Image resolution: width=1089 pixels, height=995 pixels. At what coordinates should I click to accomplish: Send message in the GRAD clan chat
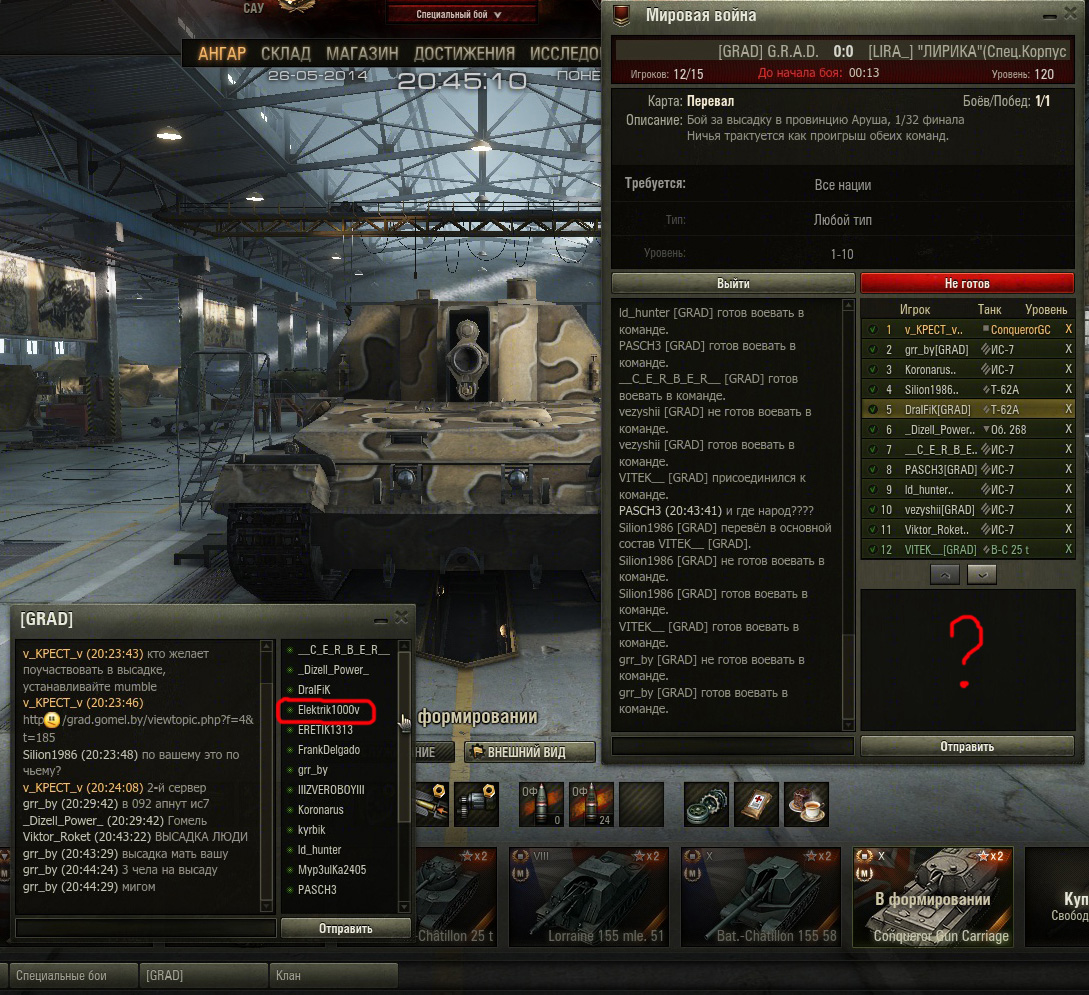(345, 928)
